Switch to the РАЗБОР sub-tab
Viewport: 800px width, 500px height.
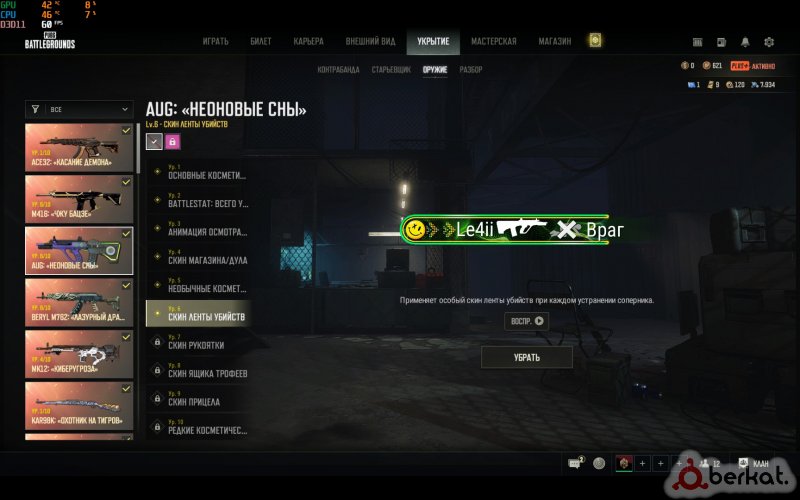click(x=471, y=70)
